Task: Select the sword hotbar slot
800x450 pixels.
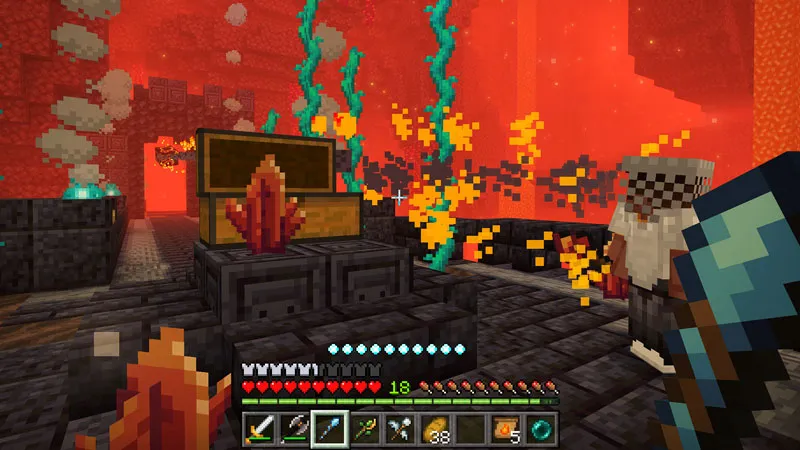Action: (260, 428)
